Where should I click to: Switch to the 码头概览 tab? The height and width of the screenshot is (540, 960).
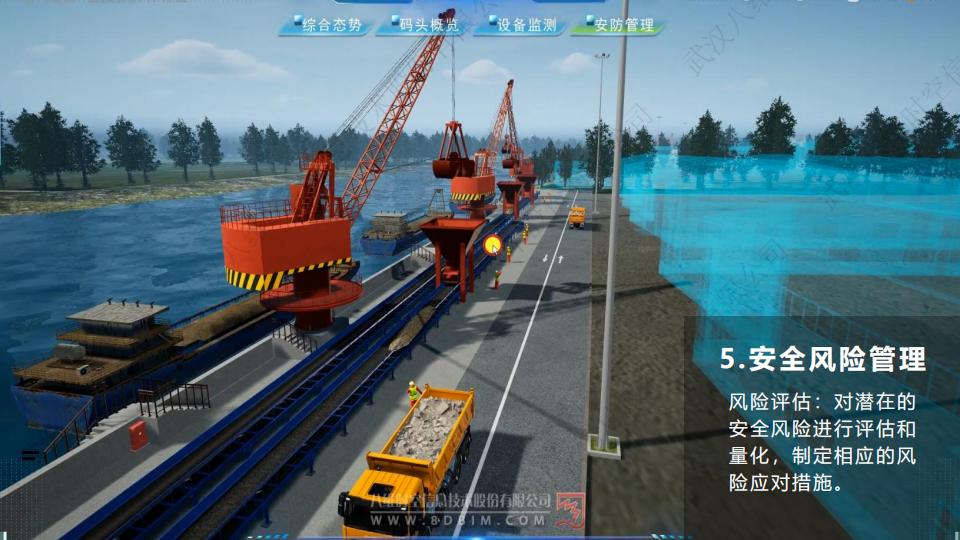423,25
